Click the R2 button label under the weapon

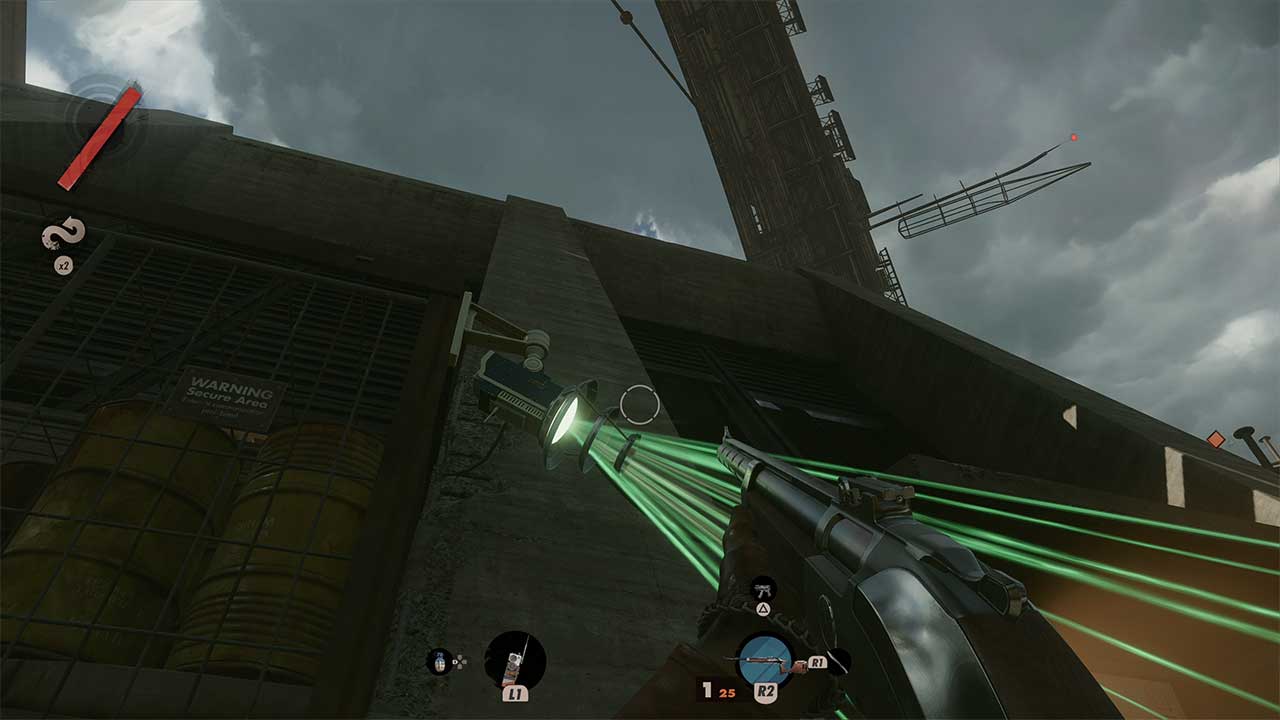point(766,690)
